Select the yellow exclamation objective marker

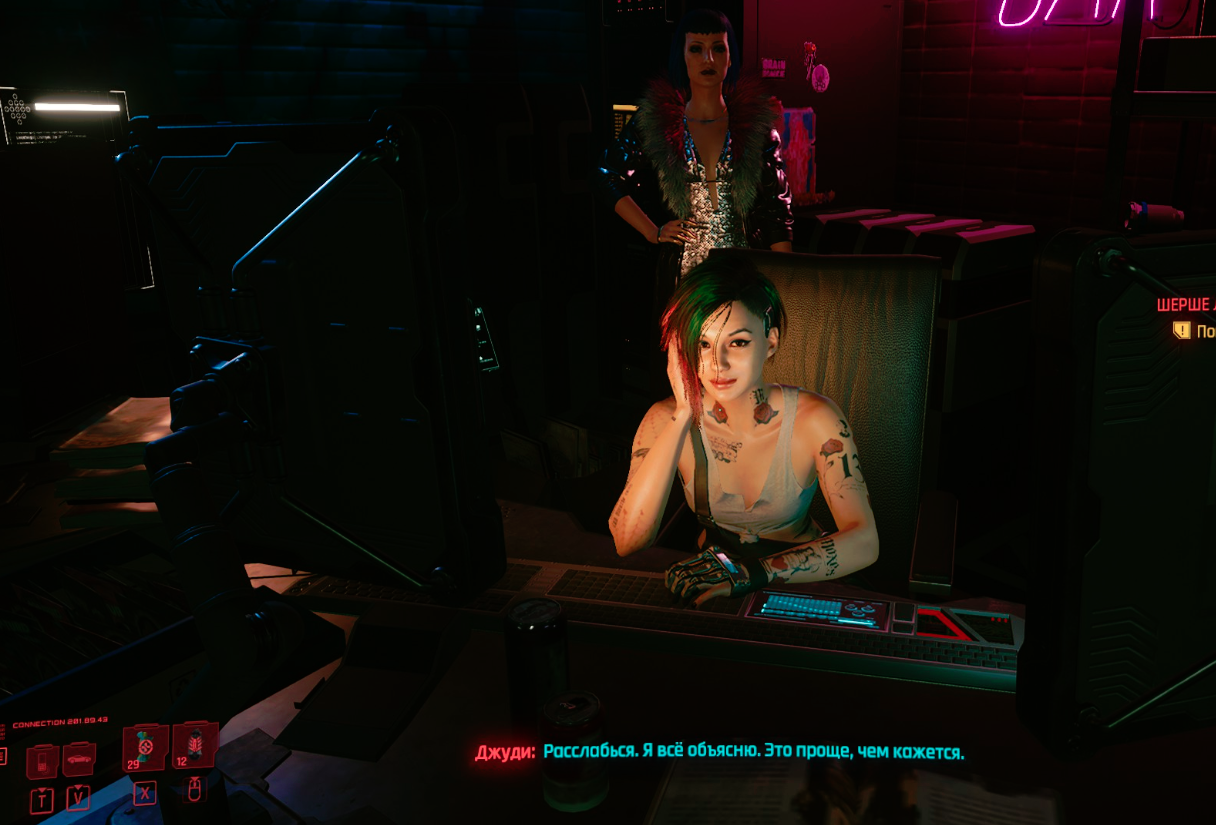[1182, 330]
